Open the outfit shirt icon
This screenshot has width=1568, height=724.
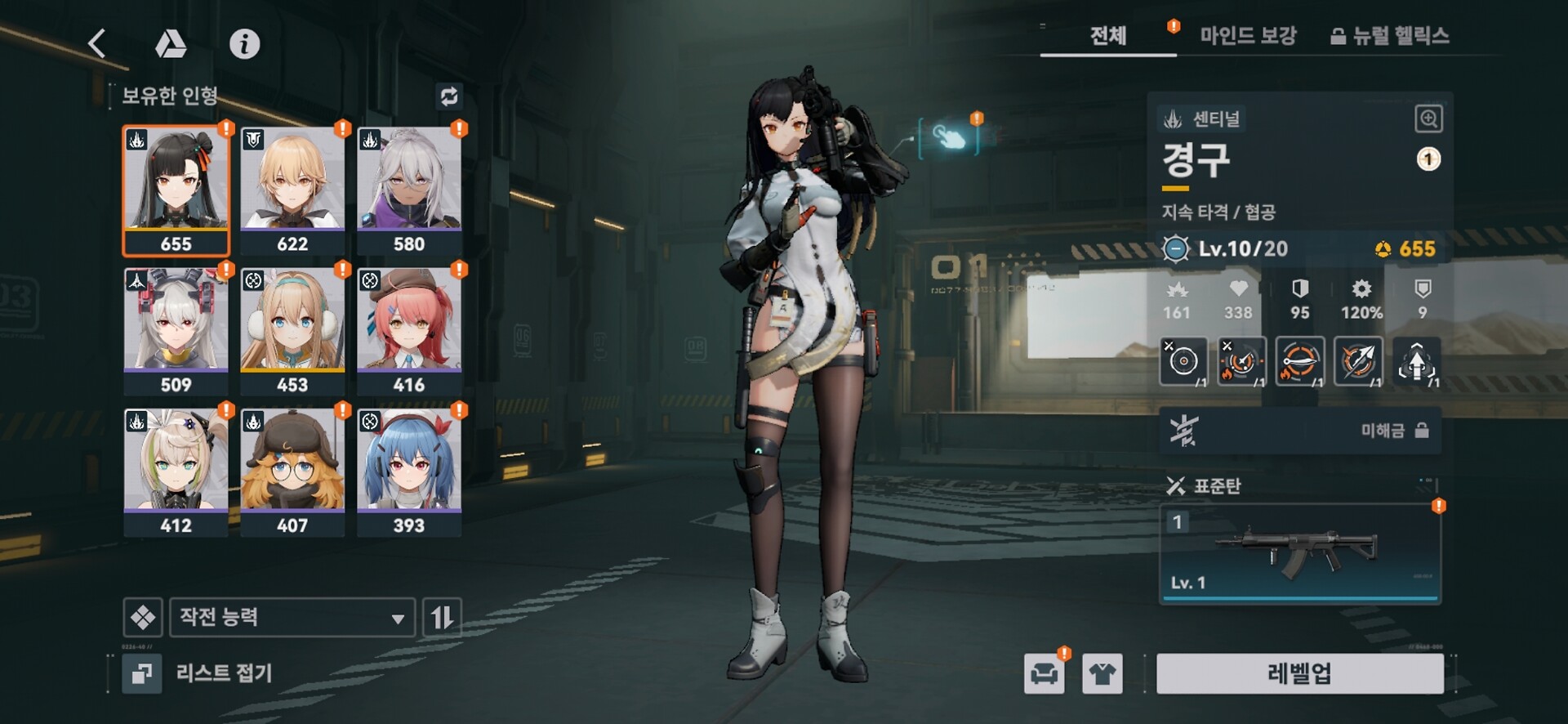[x=1102, y=674]
